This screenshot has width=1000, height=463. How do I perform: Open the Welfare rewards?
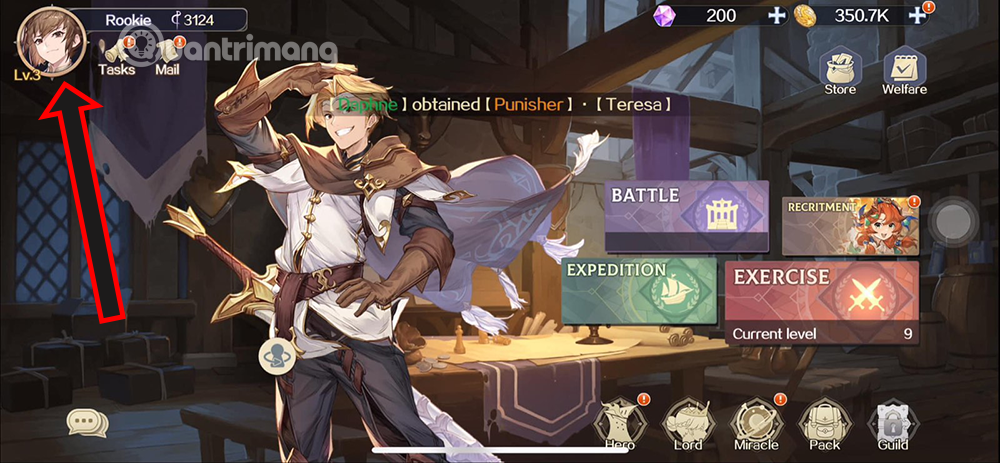[904, 71]
